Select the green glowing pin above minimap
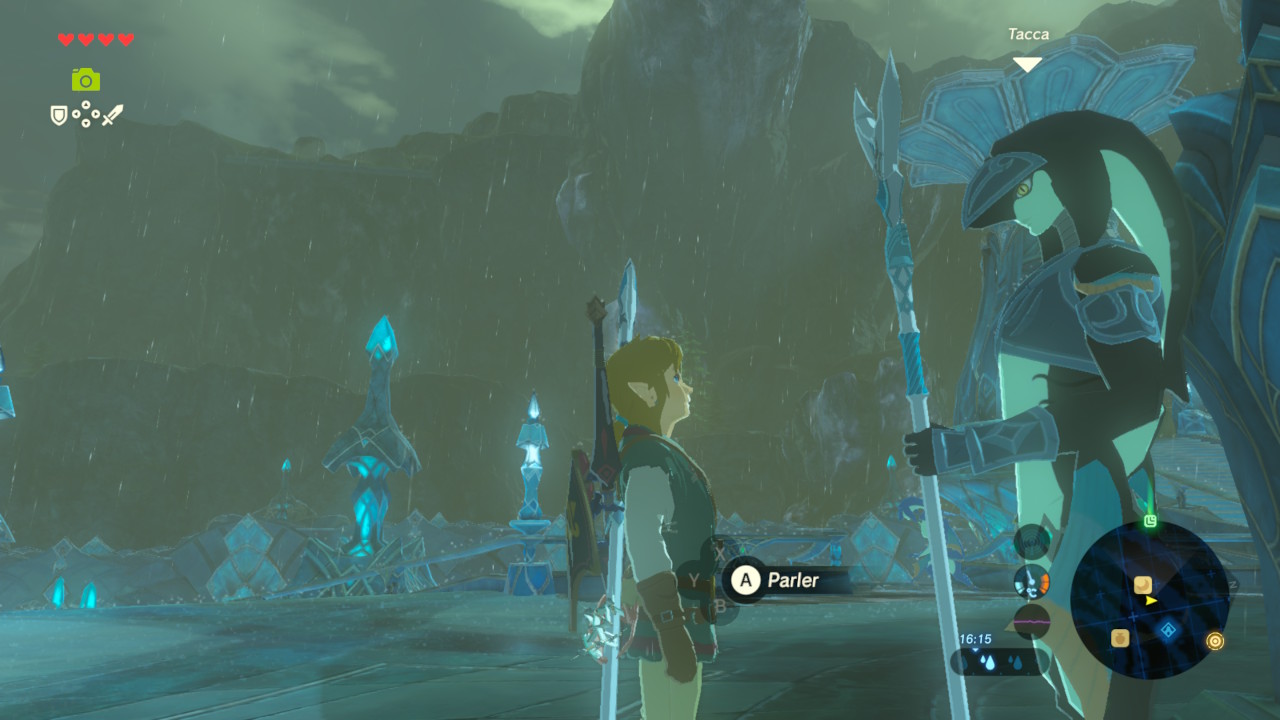The height and width of the screenshot is (720, 1280). click(x=1151, y=520)
